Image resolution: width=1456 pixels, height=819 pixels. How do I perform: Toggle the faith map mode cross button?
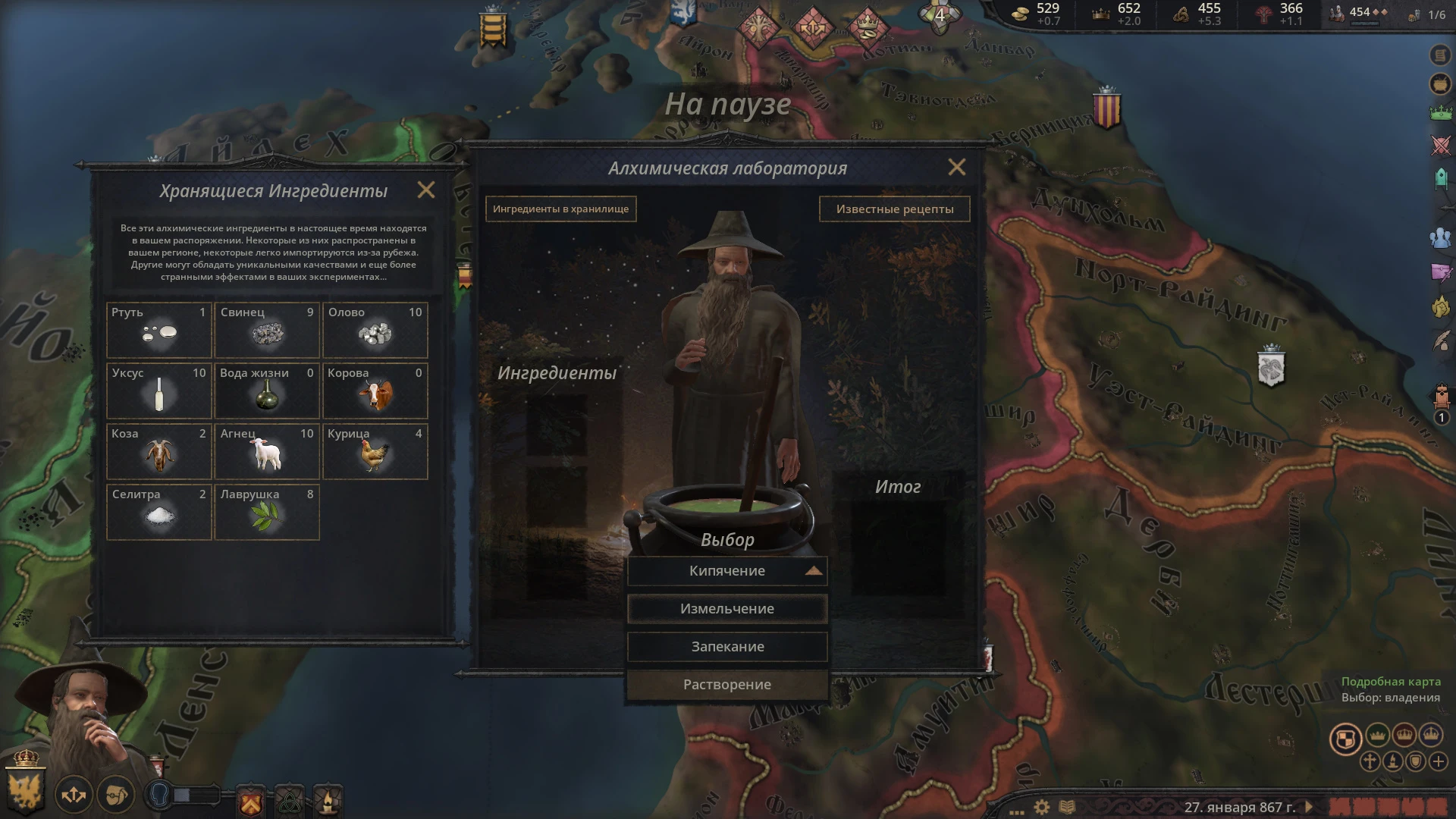click(1370, 761)
